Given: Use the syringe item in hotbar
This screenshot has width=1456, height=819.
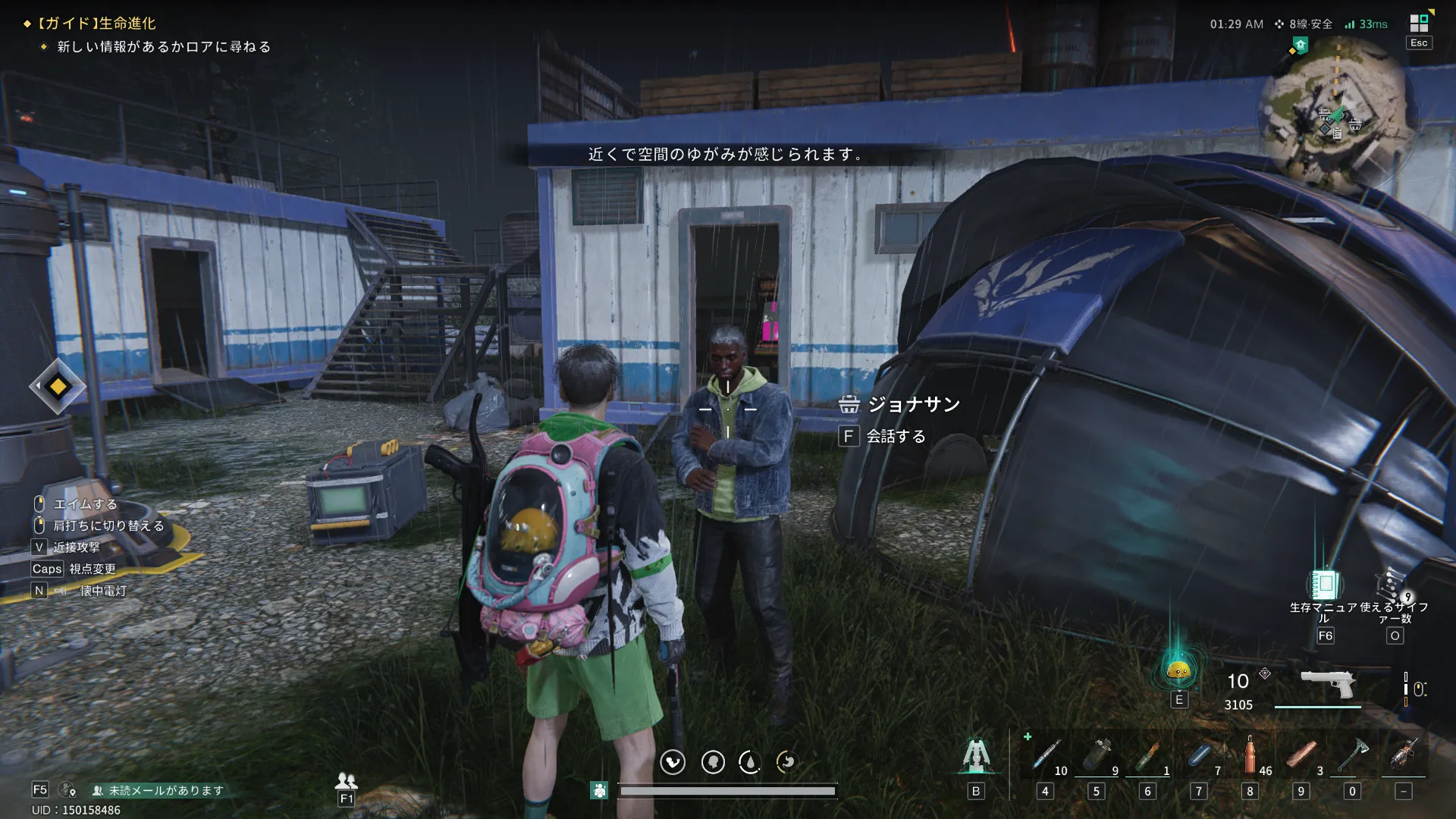Looking at the screenshot, I should click(1046, 756).
